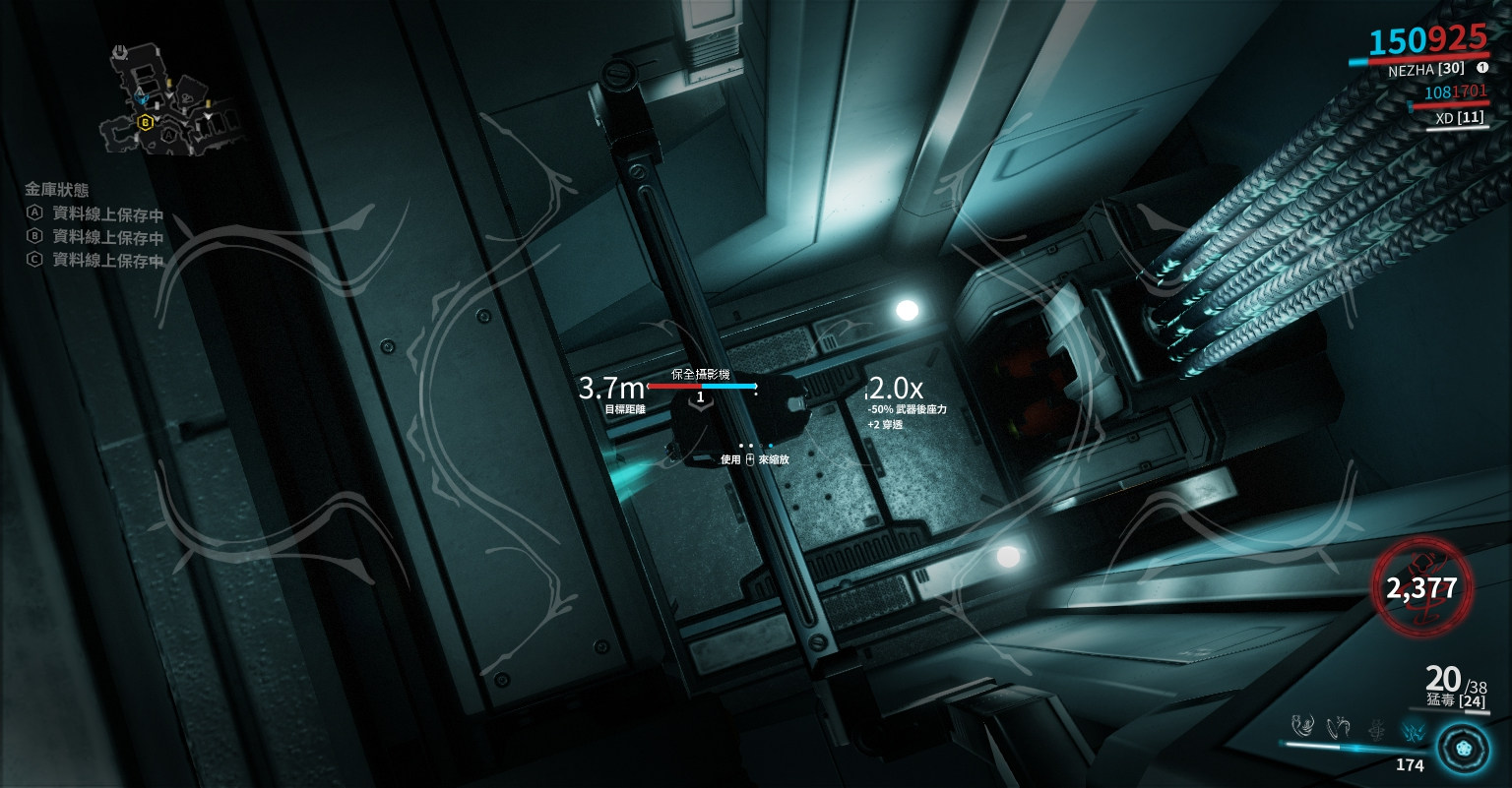This screenshot has width=1512, height=788.
Task: Click the glowing circular flower emblem
Action: pyautogui.click(x=1463, y=749)
